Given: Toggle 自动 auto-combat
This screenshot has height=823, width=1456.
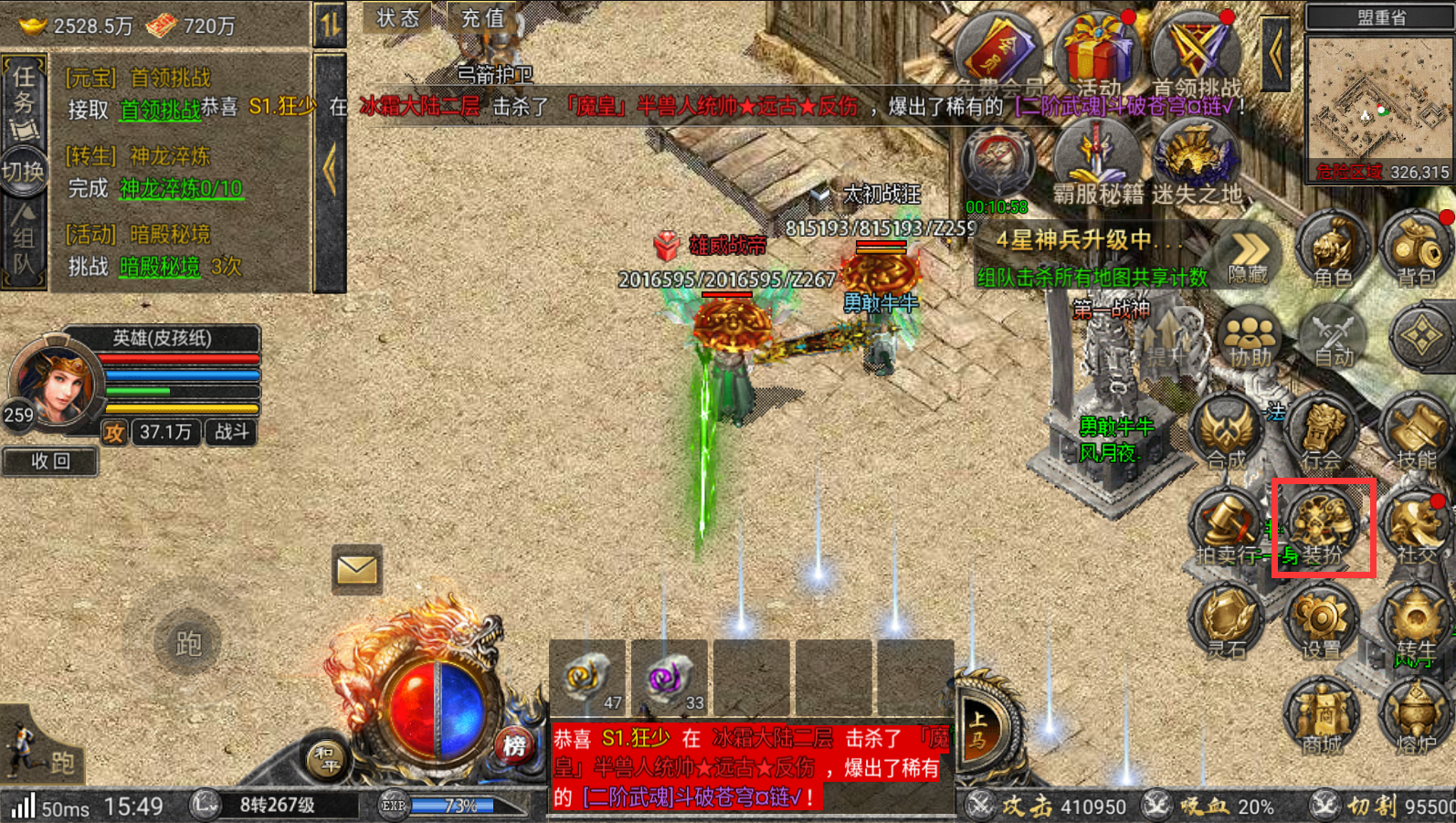Looking at the screenshot, I should coord(1333,338).
